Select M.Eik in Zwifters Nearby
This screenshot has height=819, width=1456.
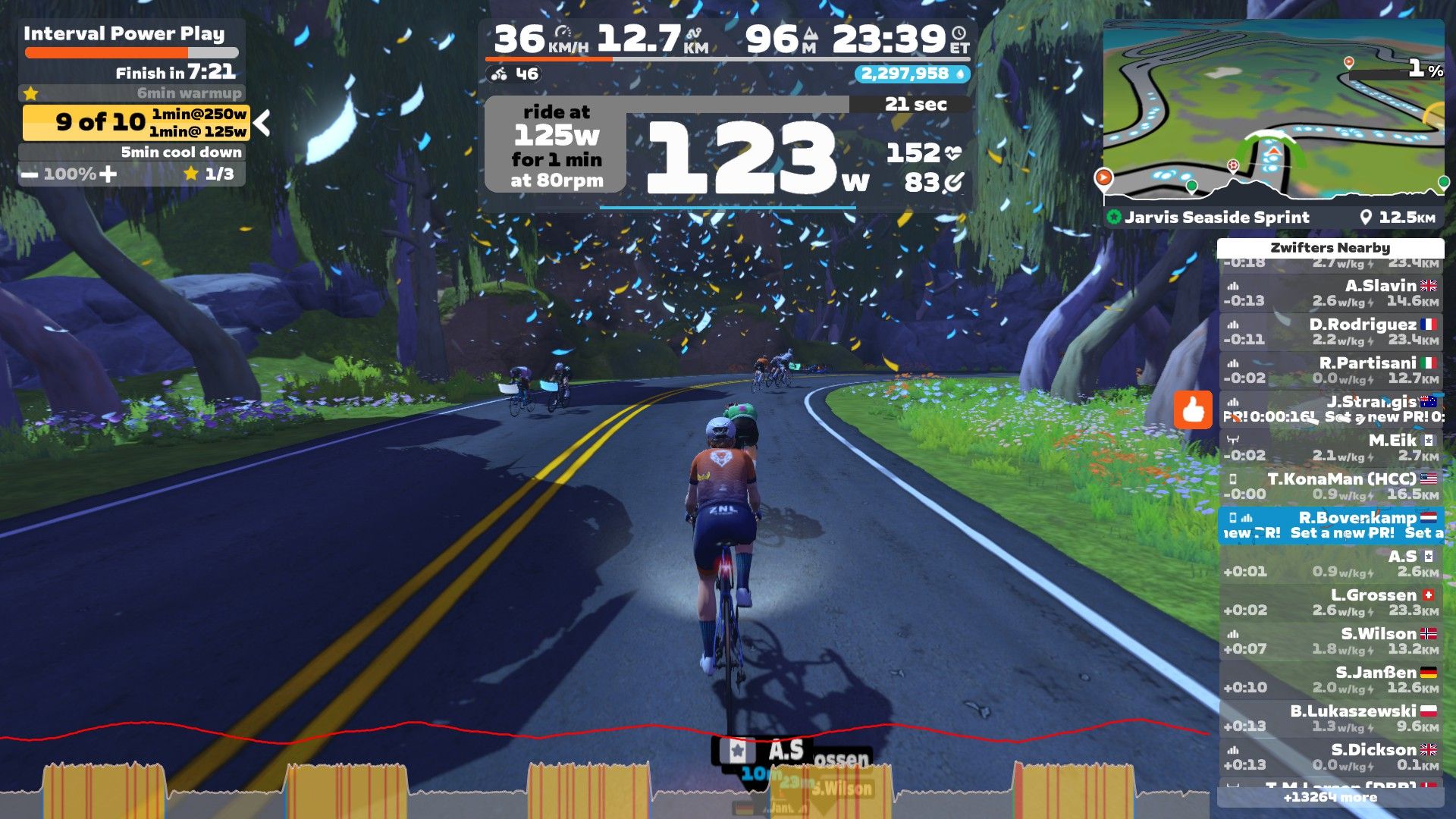[1330, 447]
